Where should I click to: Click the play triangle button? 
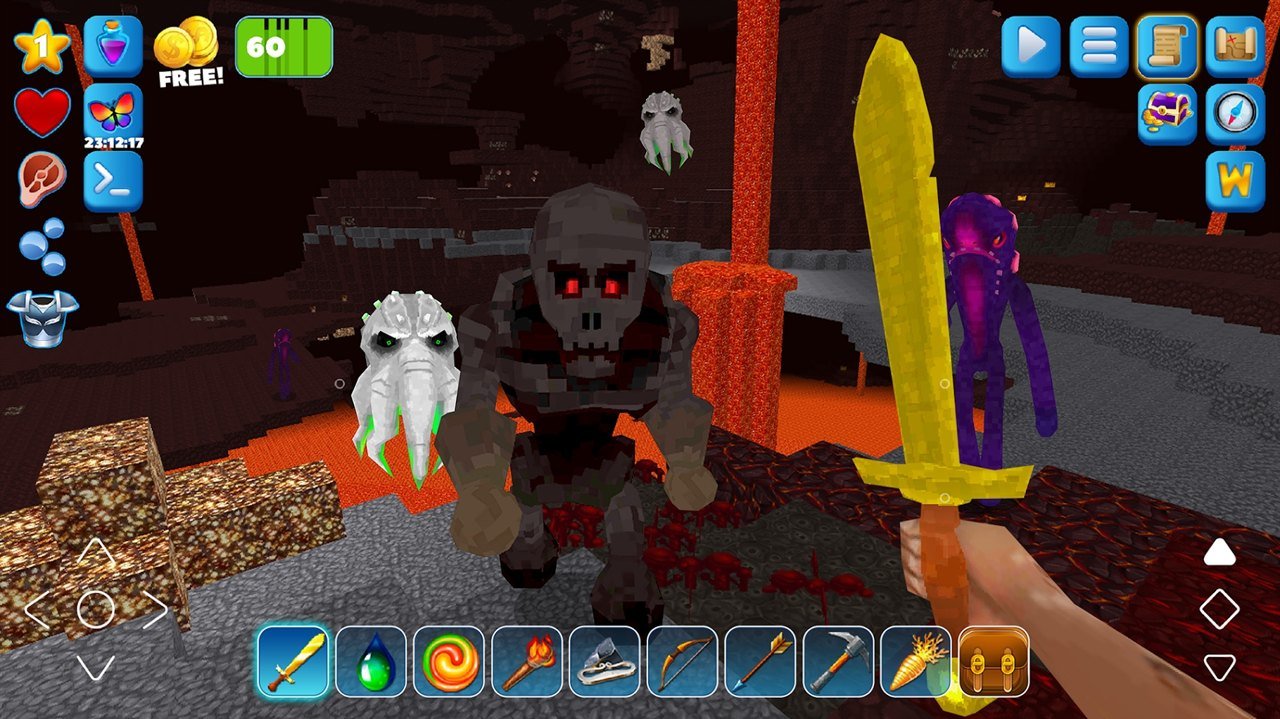[1031, 46]
